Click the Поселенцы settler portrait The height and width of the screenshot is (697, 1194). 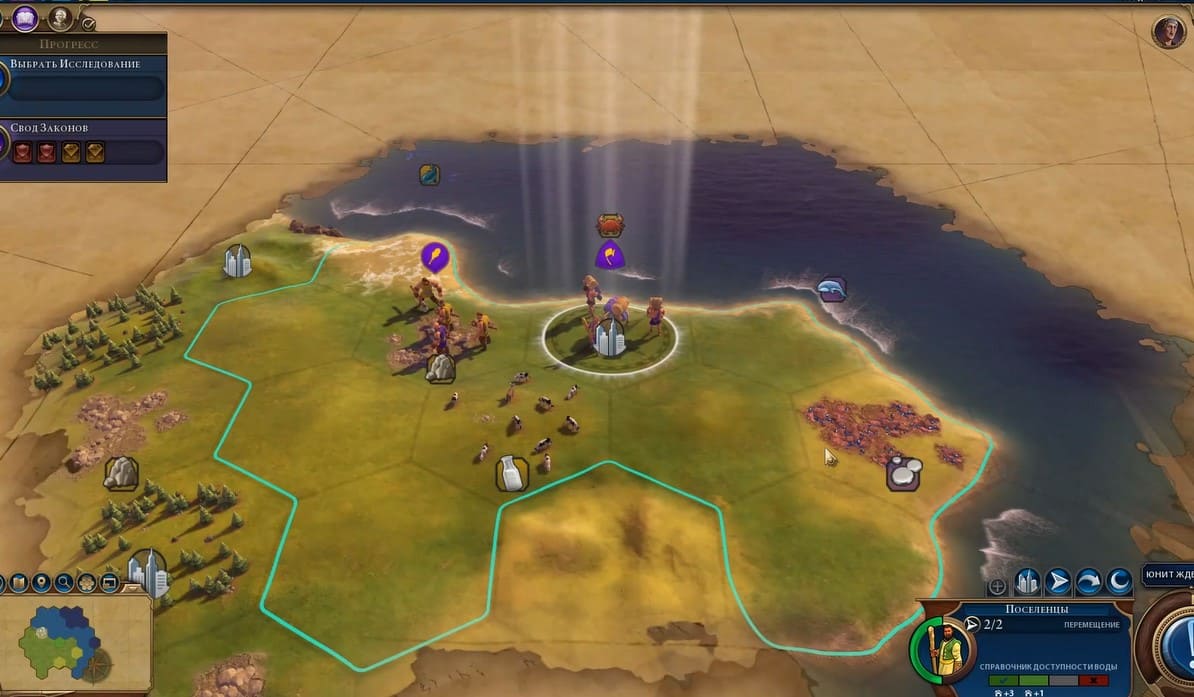coord(942,651)
